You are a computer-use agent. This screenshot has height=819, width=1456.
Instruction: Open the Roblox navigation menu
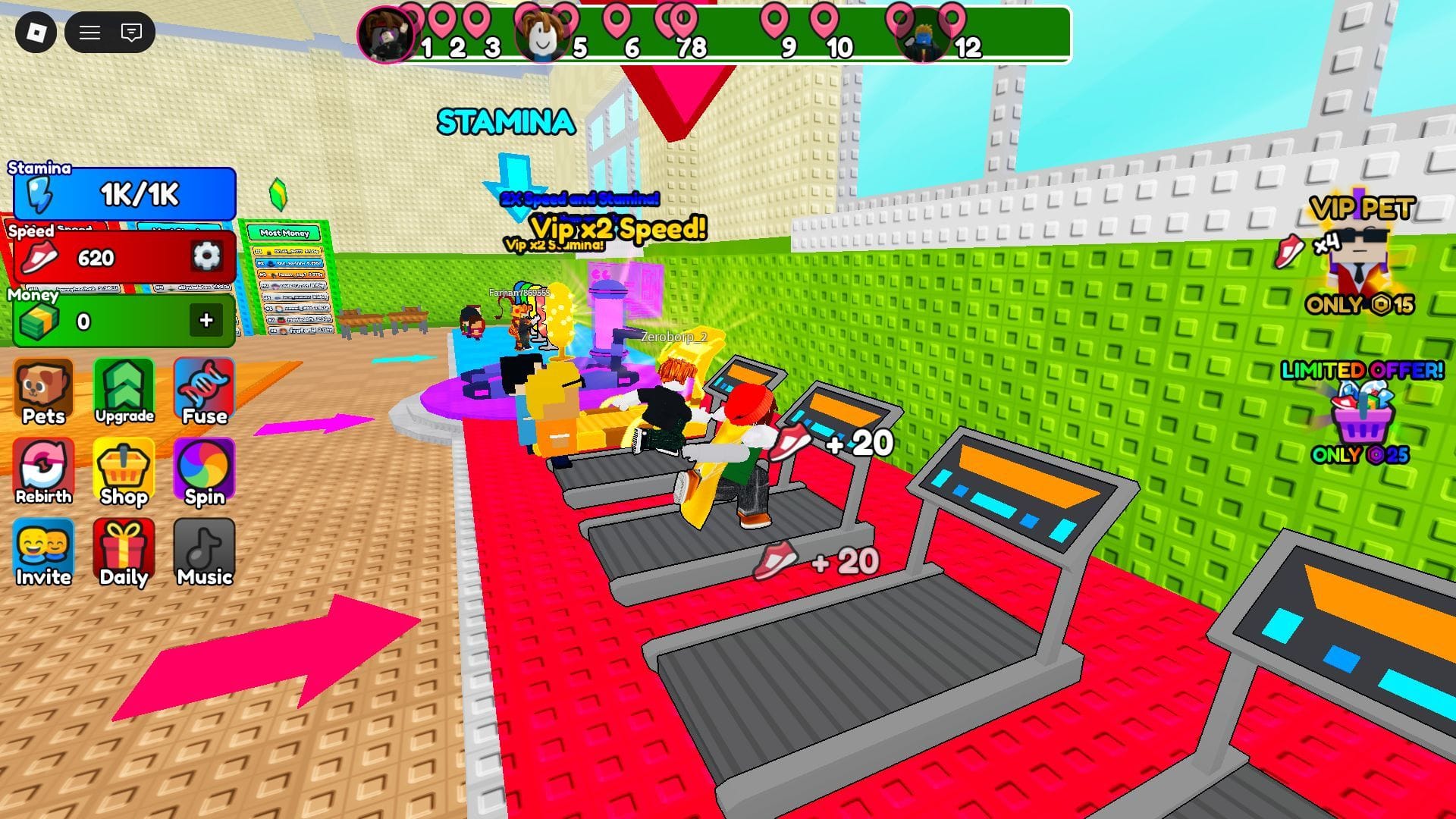(x=89, y=33)
